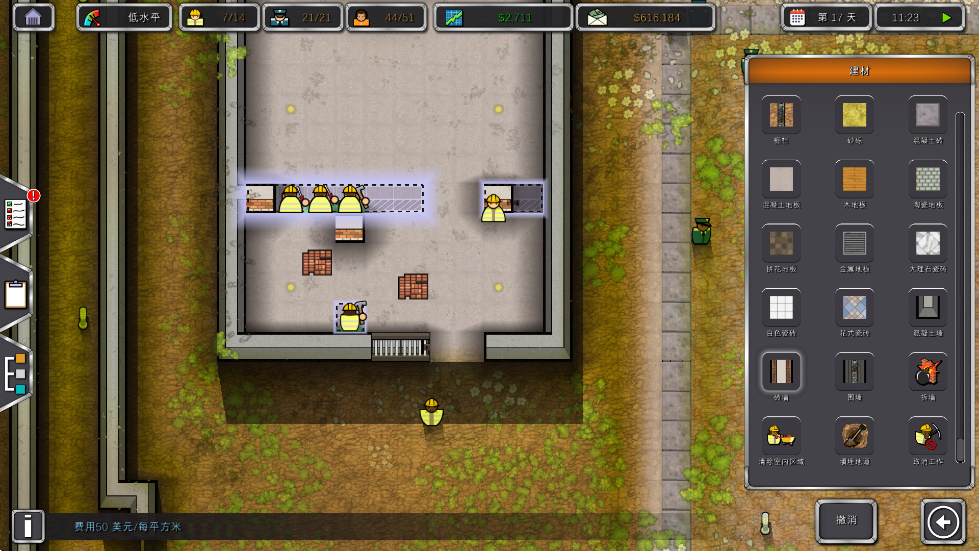Choose the fence material

854,371
